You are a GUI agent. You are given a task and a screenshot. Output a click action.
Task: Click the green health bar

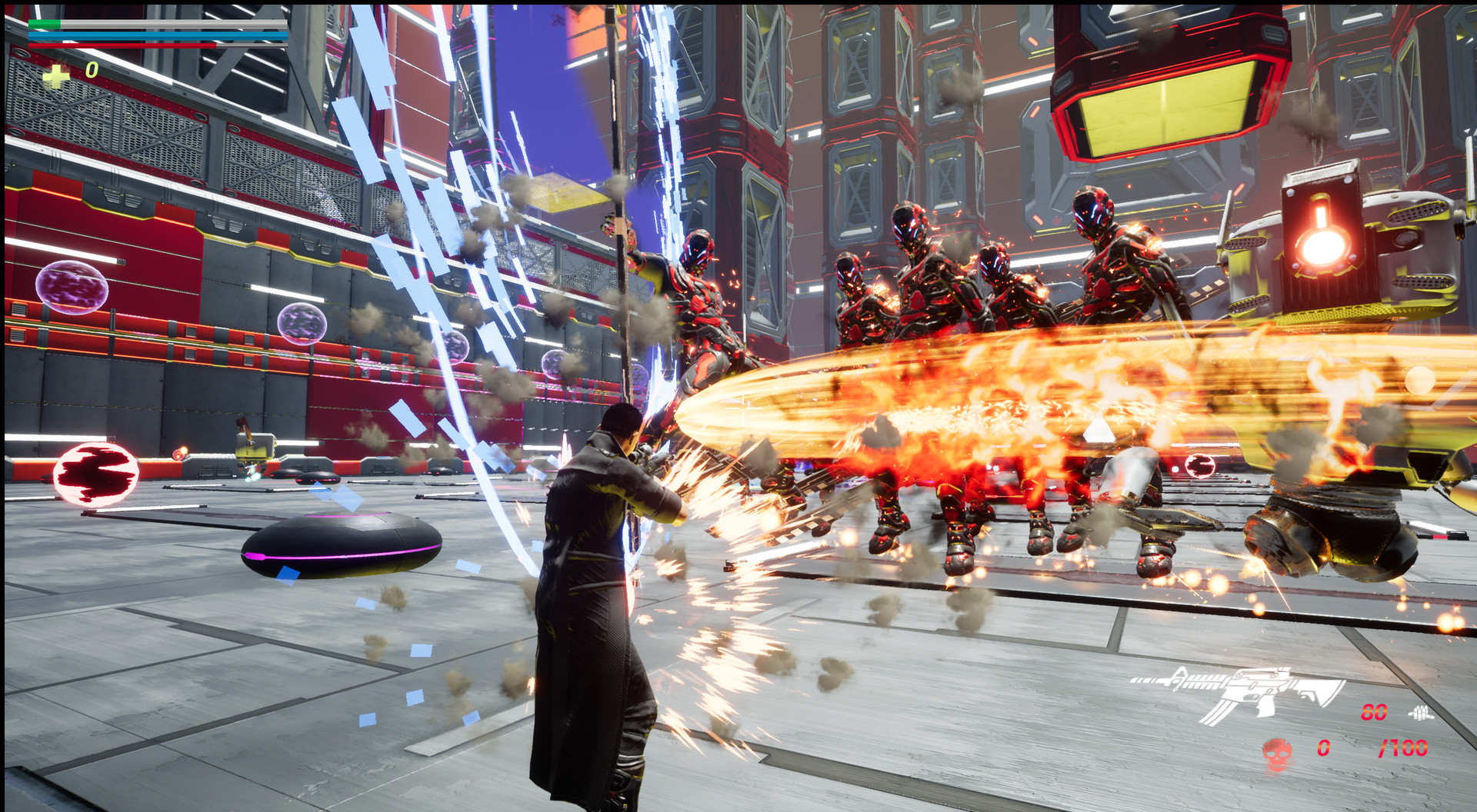[x=45, y=24]
